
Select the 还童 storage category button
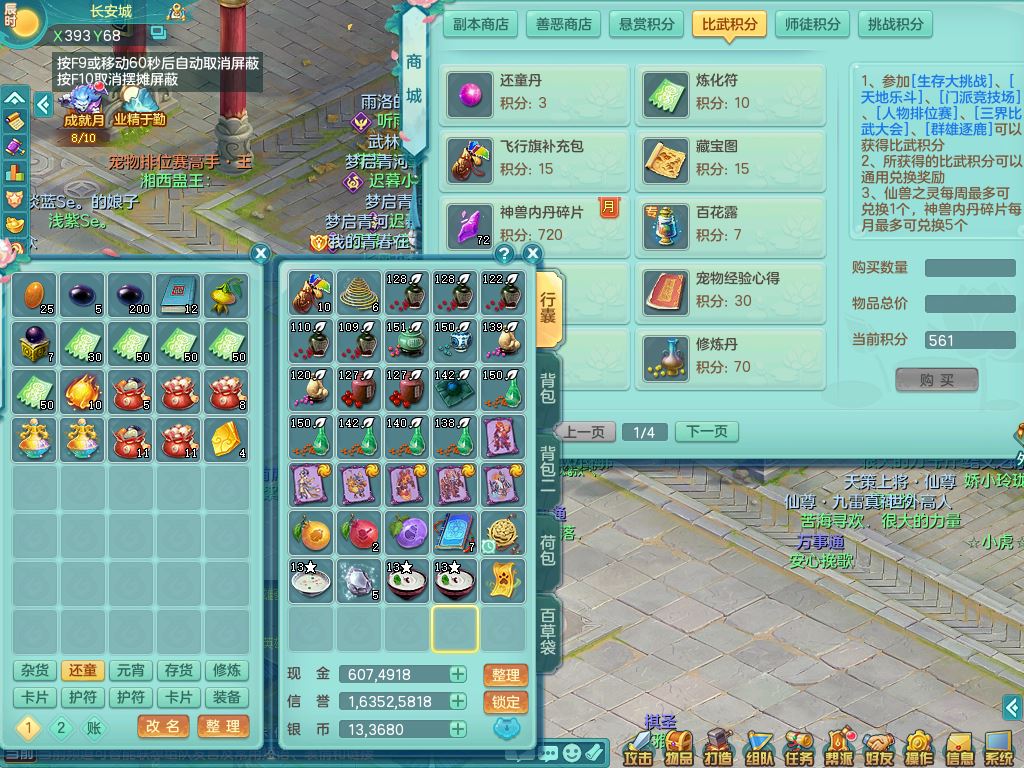(83, 671)
